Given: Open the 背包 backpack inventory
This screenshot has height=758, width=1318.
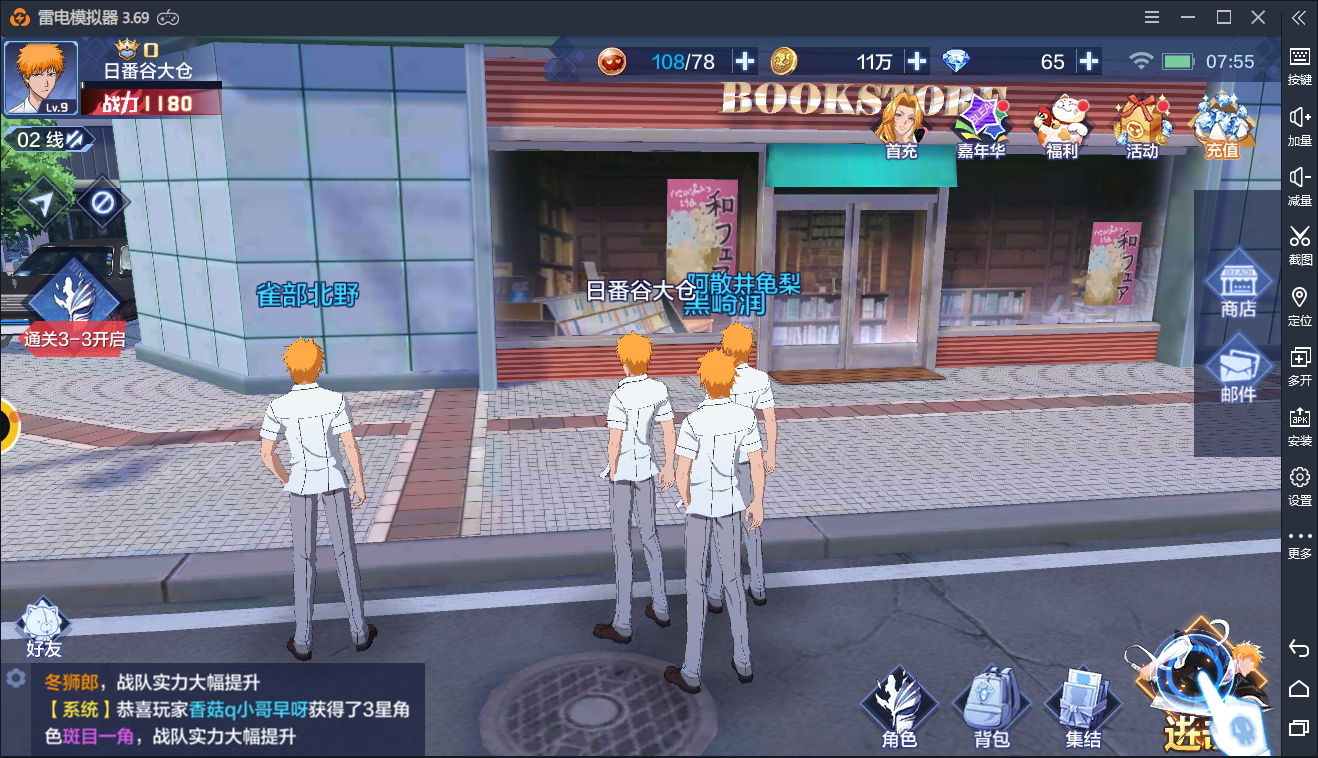Looking at the screenshot, I should click(991, 708).
